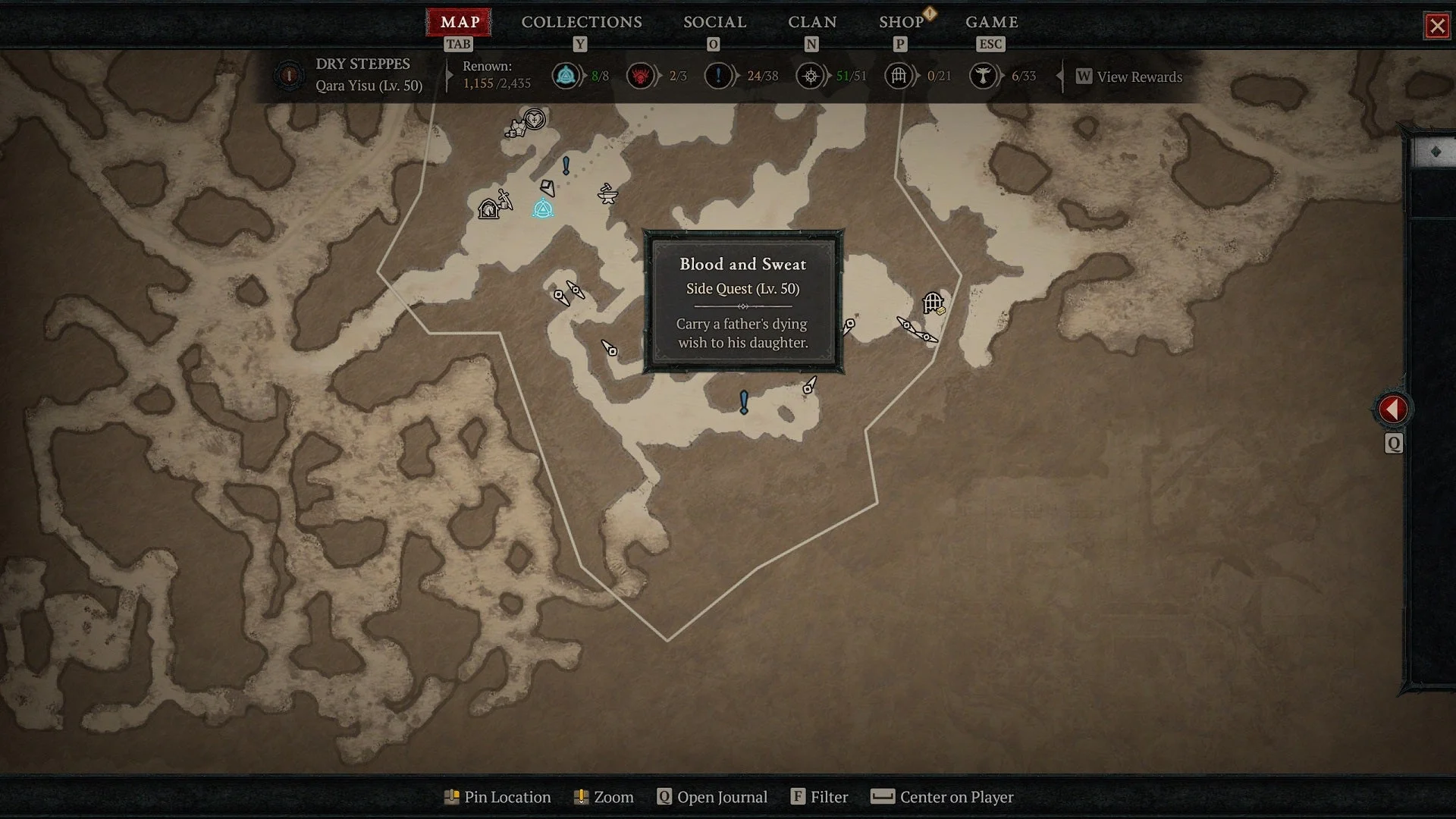Viewport: 1456px width, 819px height.
Task: Switch to the Map tab
Action: 459,23
